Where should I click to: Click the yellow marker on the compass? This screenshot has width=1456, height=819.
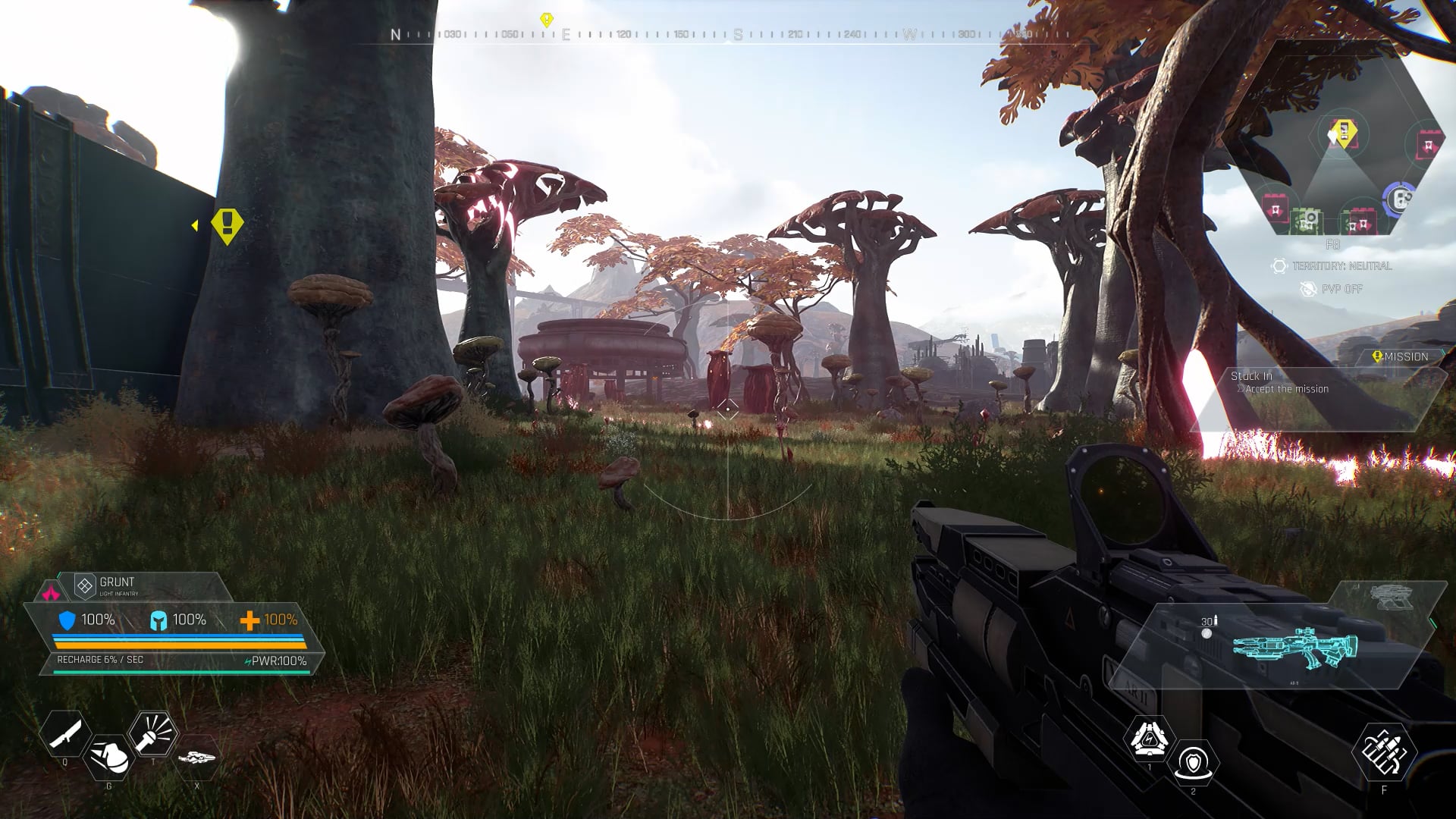546,20
